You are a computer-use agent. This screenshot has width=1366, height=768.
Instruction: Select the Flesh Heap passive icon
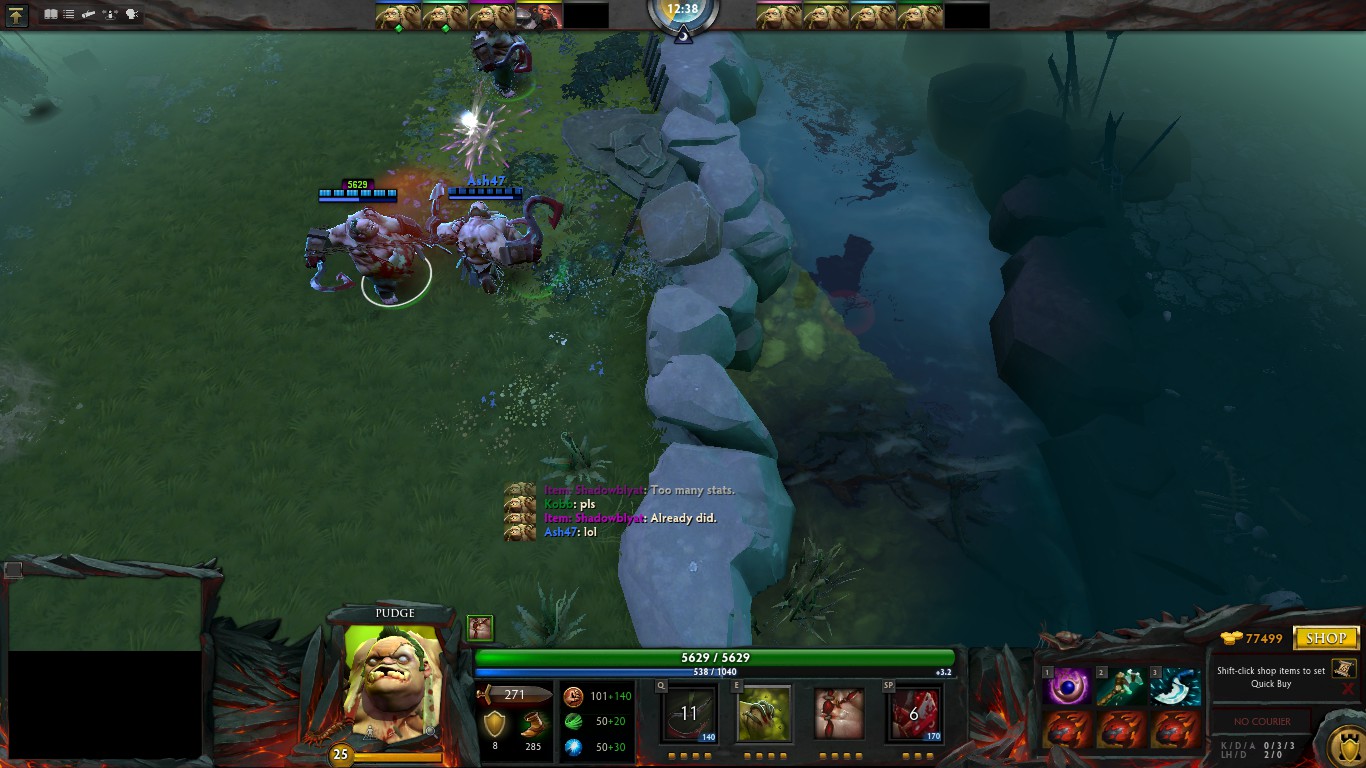coord(838,713)
